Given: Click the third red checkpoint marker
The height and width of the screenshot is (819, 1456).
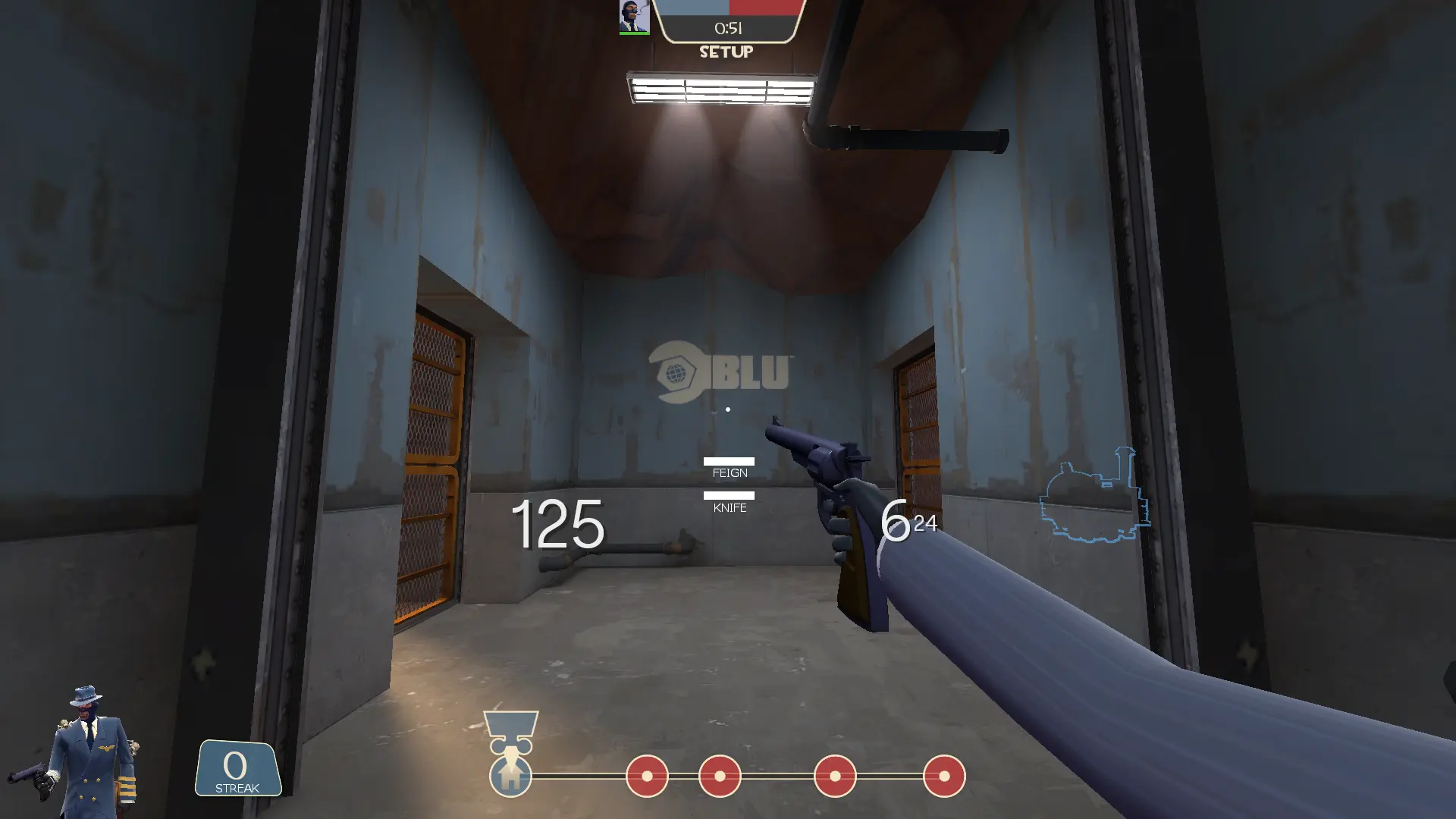Looking at the screenshot, I should [834, 776].
